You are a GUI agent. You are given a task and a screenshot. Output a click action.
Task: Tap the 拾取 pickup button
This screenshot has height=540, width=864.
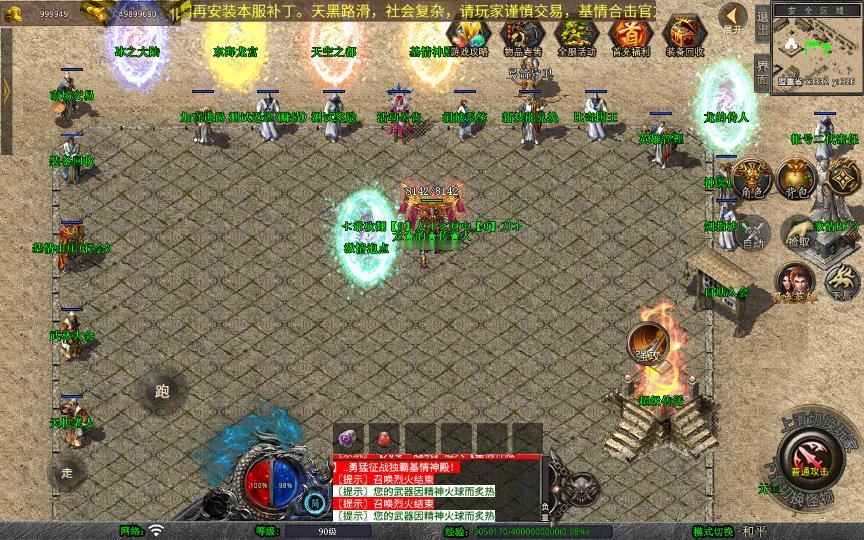click(798, 231)
